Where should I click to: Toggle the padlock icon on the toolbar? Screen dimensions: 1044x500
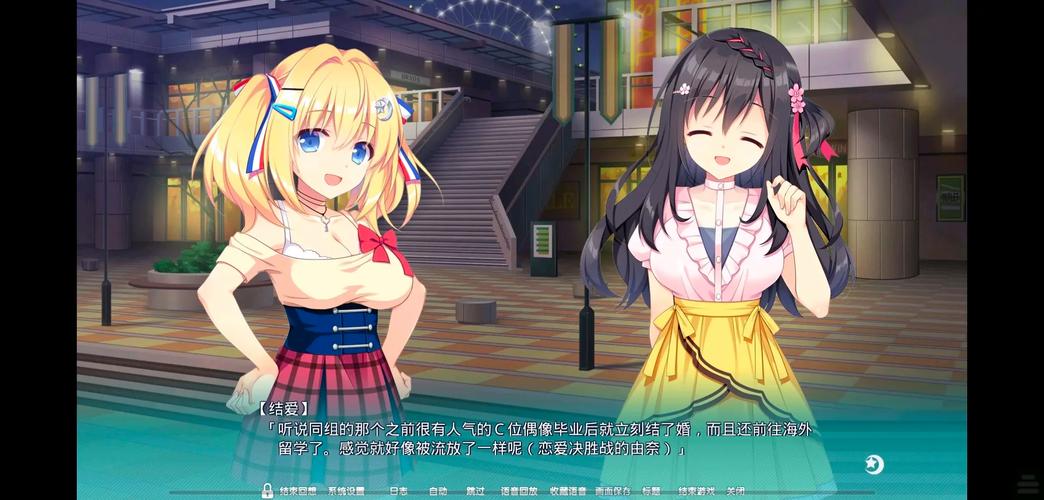point(267,491)
